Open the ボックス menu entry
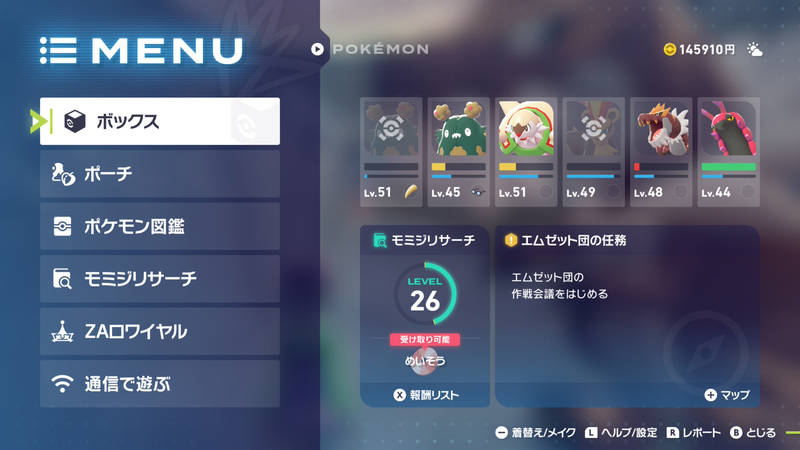This screenshot has height=450, width=800. (x=160, y=121)
